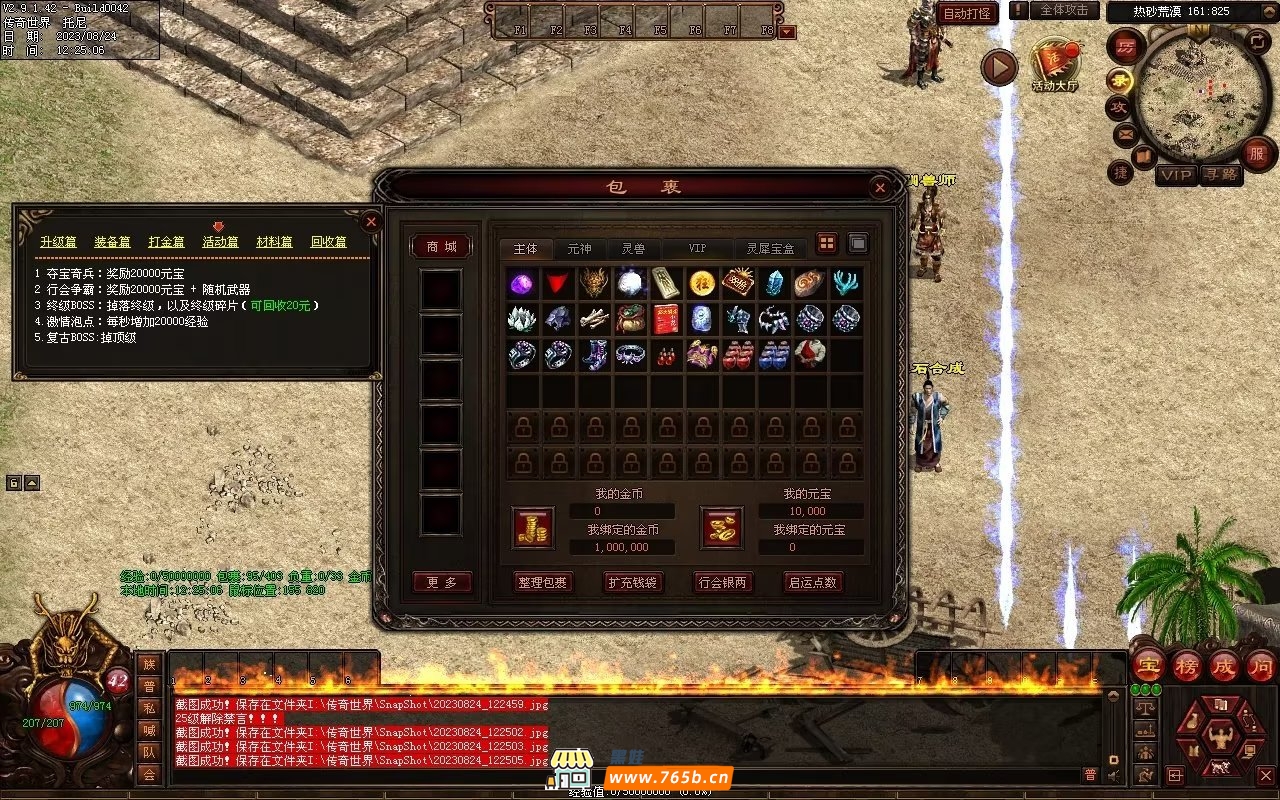Switch to the 元神 bag tab
This screenshot has width=1280, height=800.
579,249
